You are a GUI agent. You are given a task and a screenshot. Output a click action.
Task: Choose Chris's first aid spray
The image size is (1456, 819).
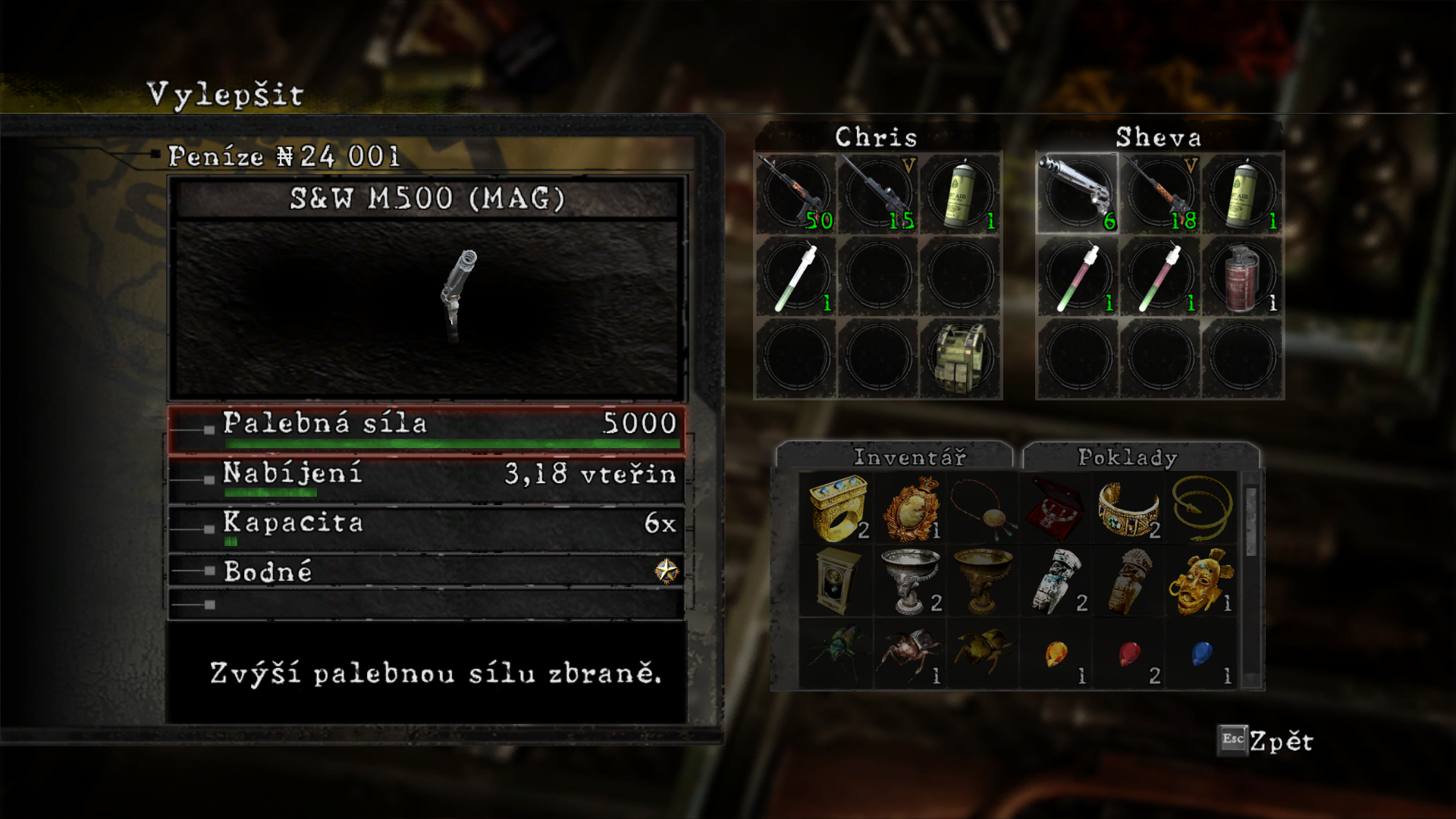[961, 193]
